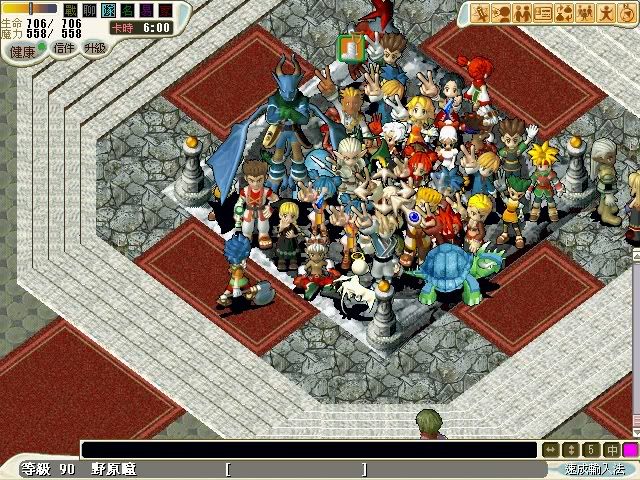Toggle the 戰 battle switch
The height and width of the screenshot is (480, 640).
(69, 10)
